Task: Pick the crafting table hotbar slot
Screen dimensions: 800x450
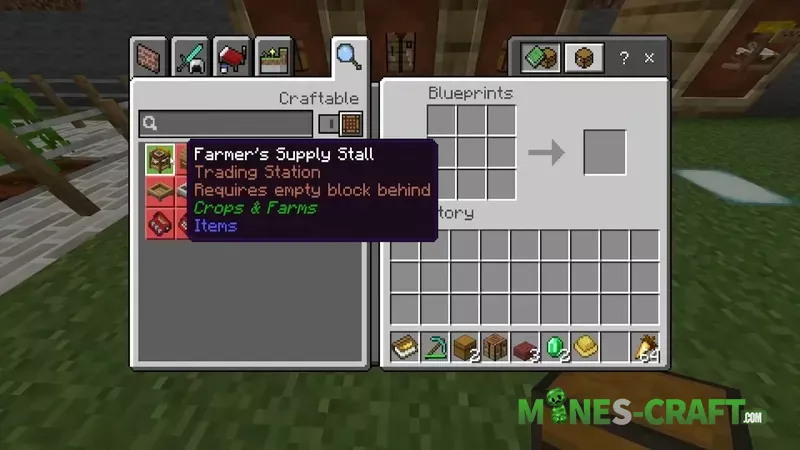Action: coord(495,347)
